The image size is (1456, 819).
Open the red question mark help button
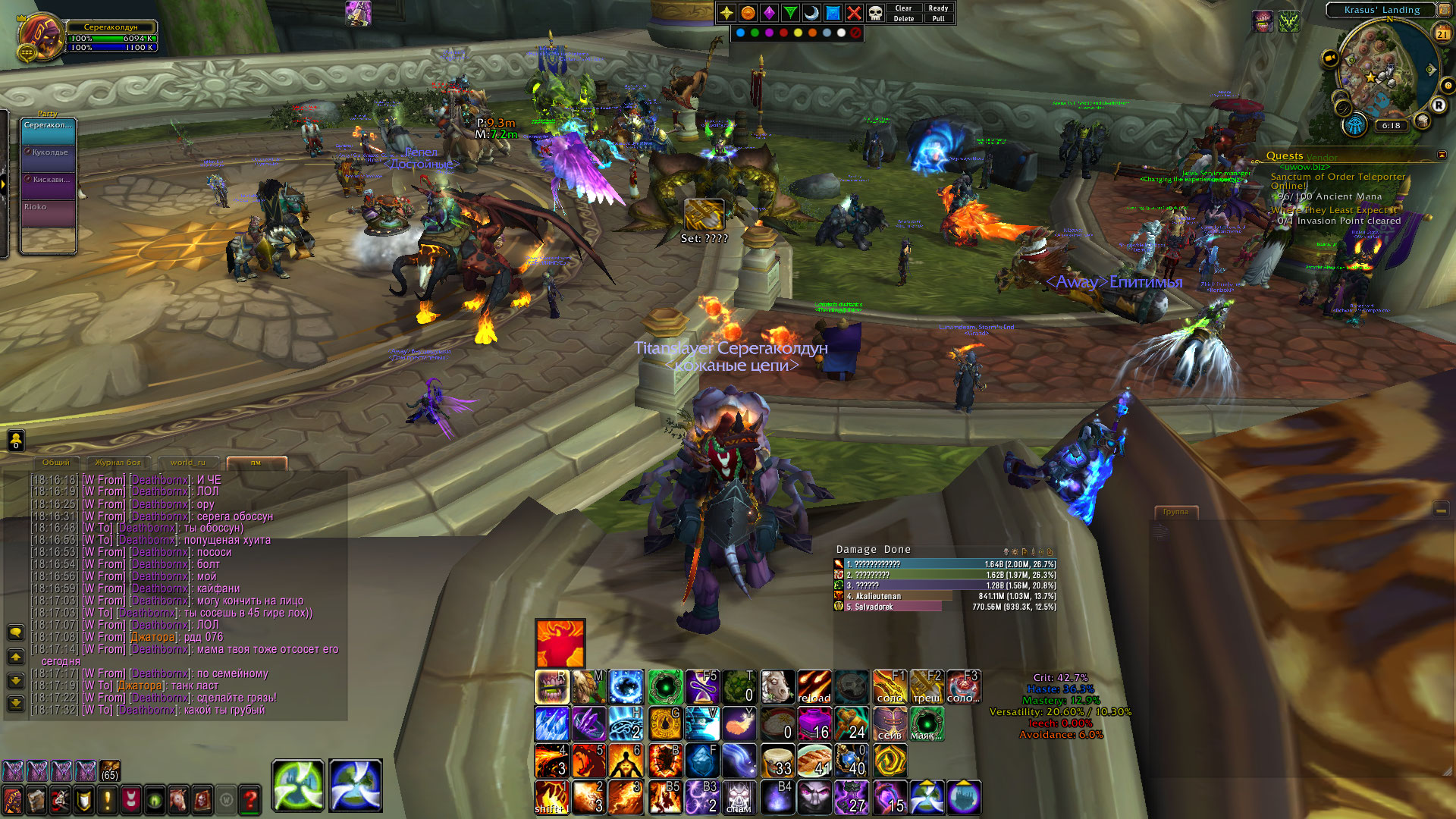[250, 799]
